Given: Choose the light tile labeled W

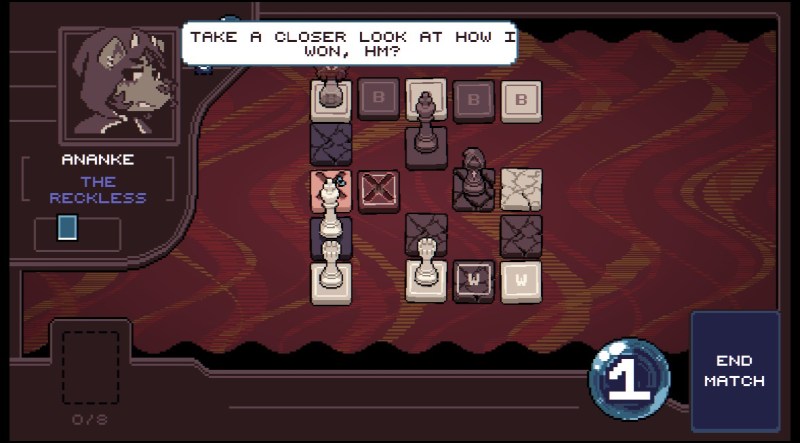Looking at the screenshot, I should pyautogui.click(x=521, y=281).
